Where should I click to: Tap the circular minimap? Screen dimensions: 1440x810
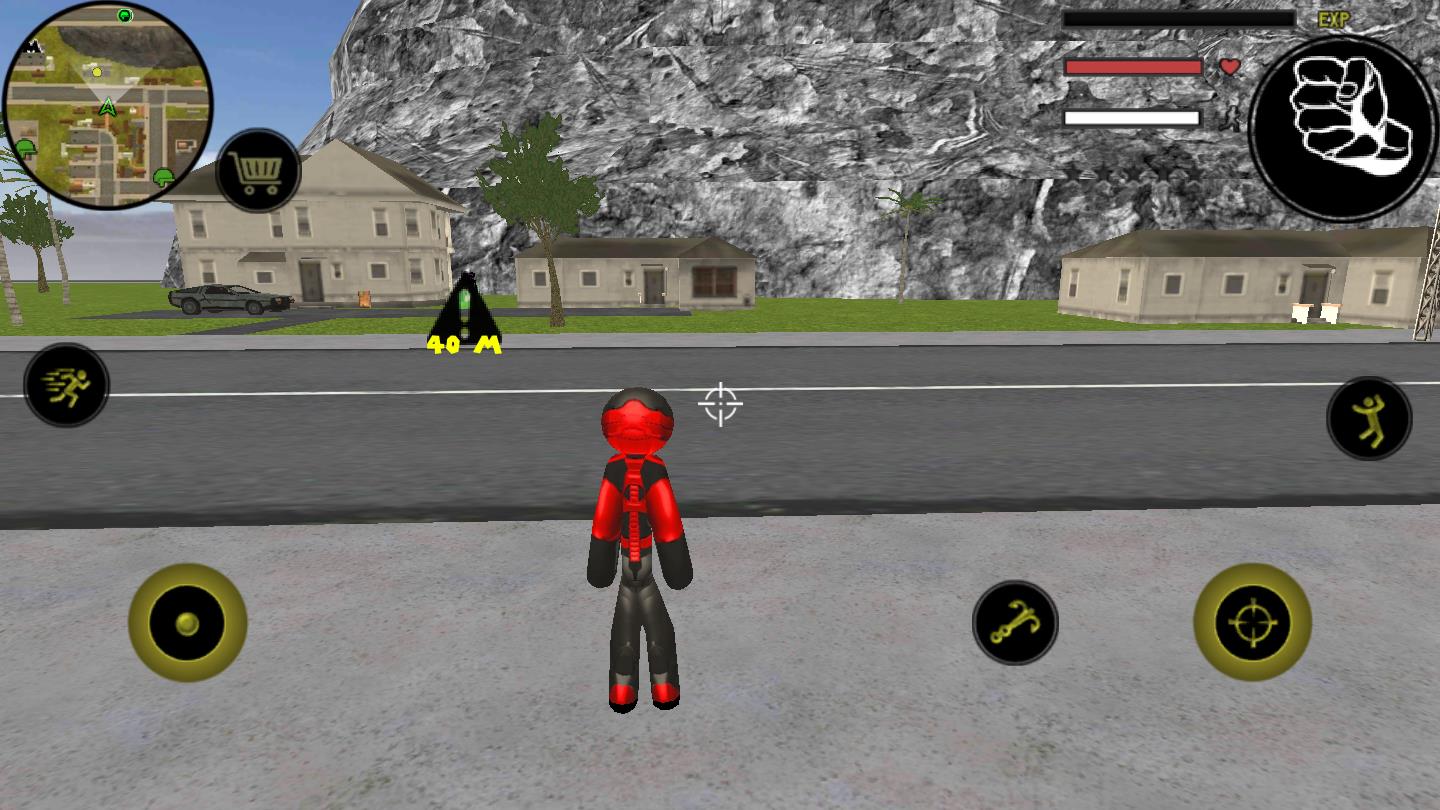point(108,104)
